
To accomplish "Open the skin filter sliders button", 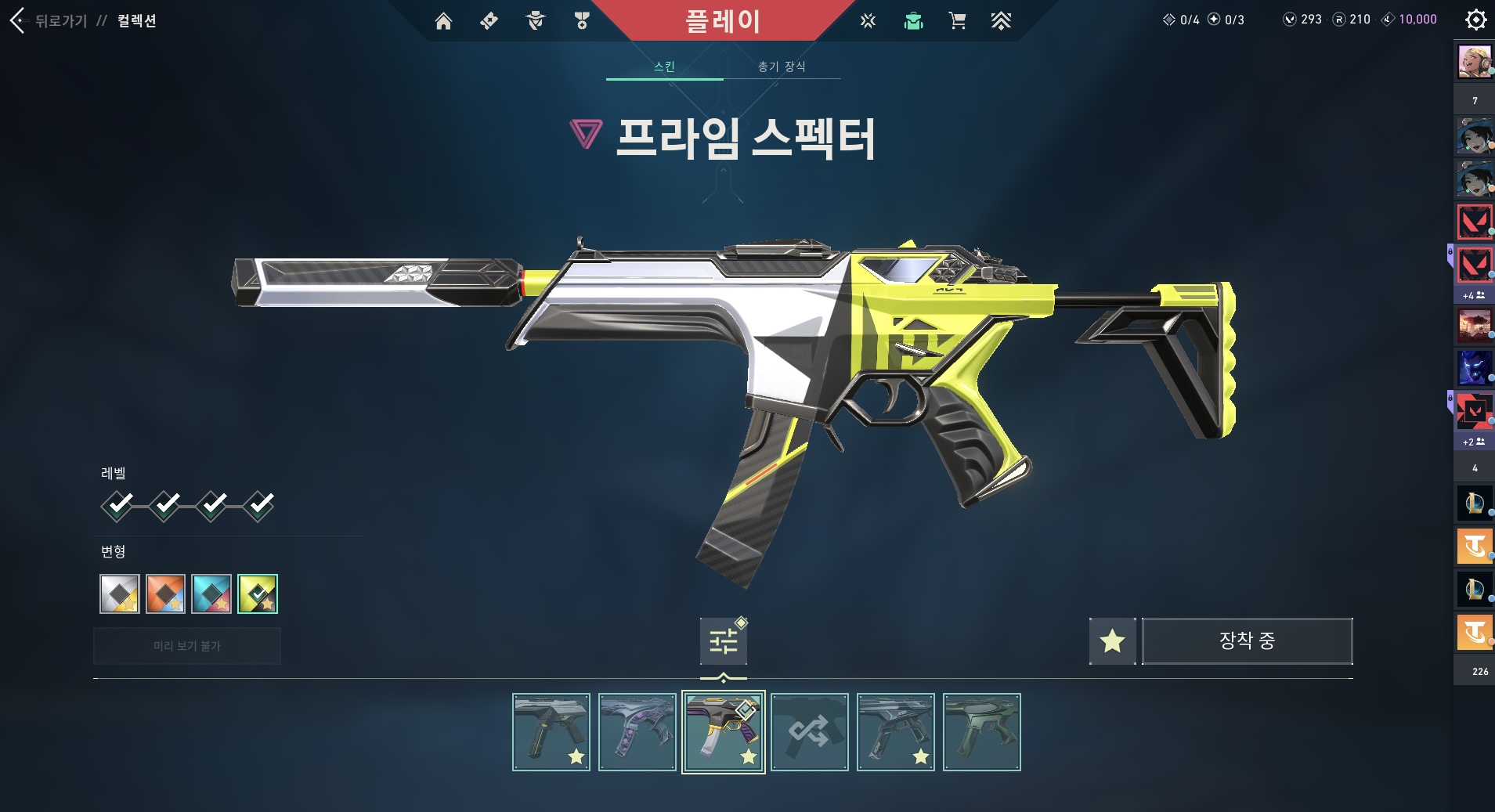I will tap(724, 641).
